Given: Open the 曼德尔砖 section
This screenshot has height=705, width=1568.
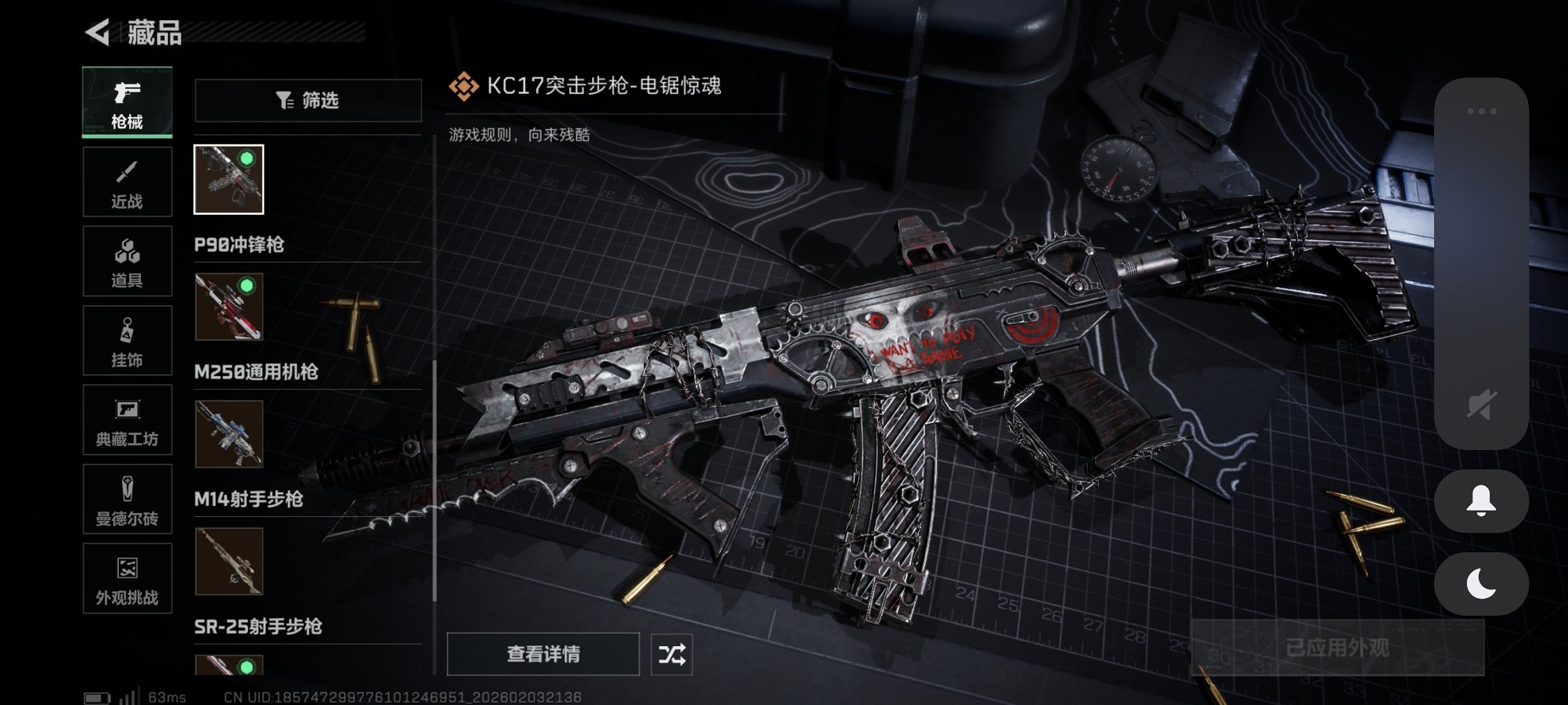Looking at the screenshot, I should coord(127,499).
